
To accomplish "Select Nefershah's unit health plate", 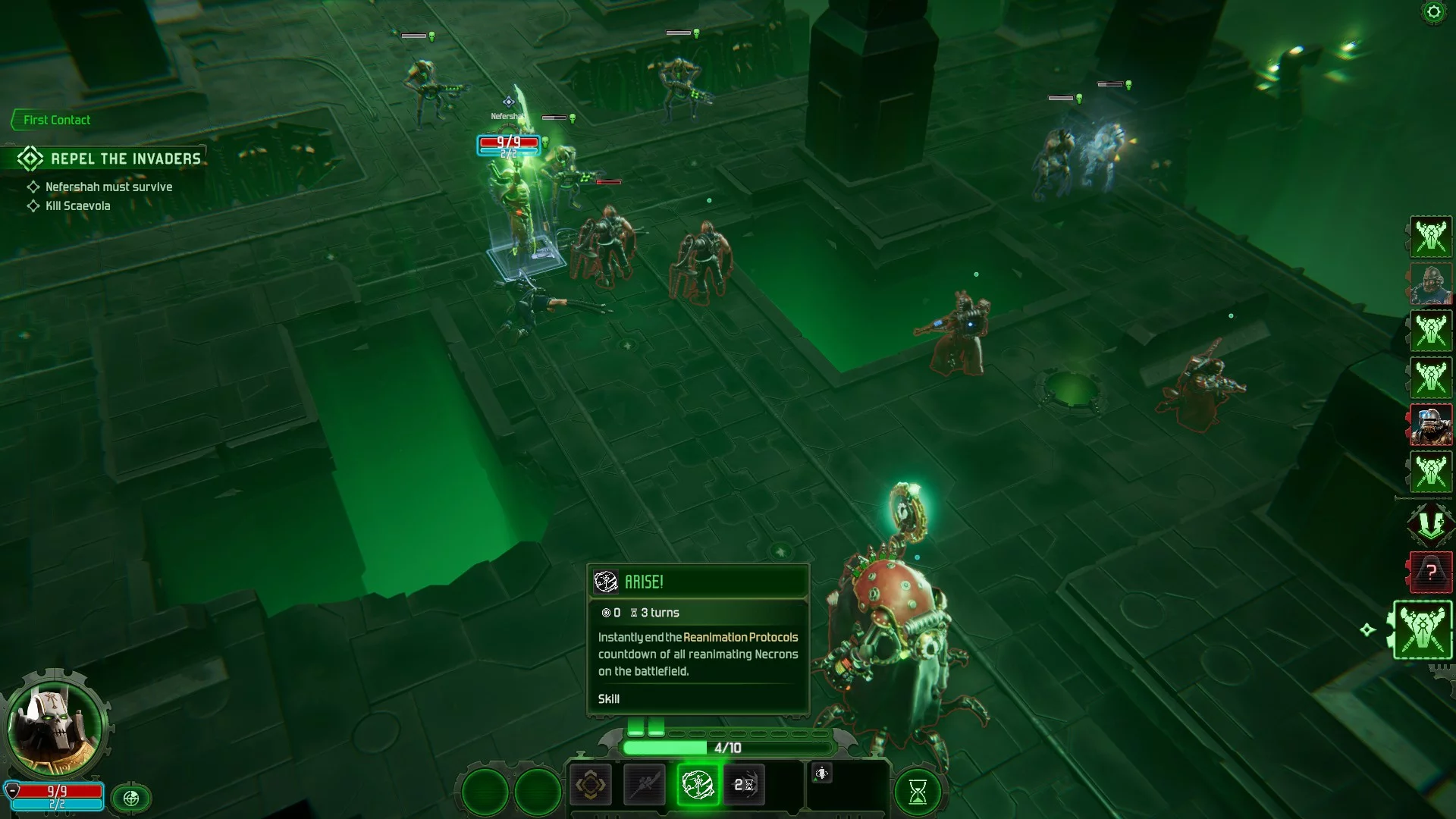I will coord(508,145).
